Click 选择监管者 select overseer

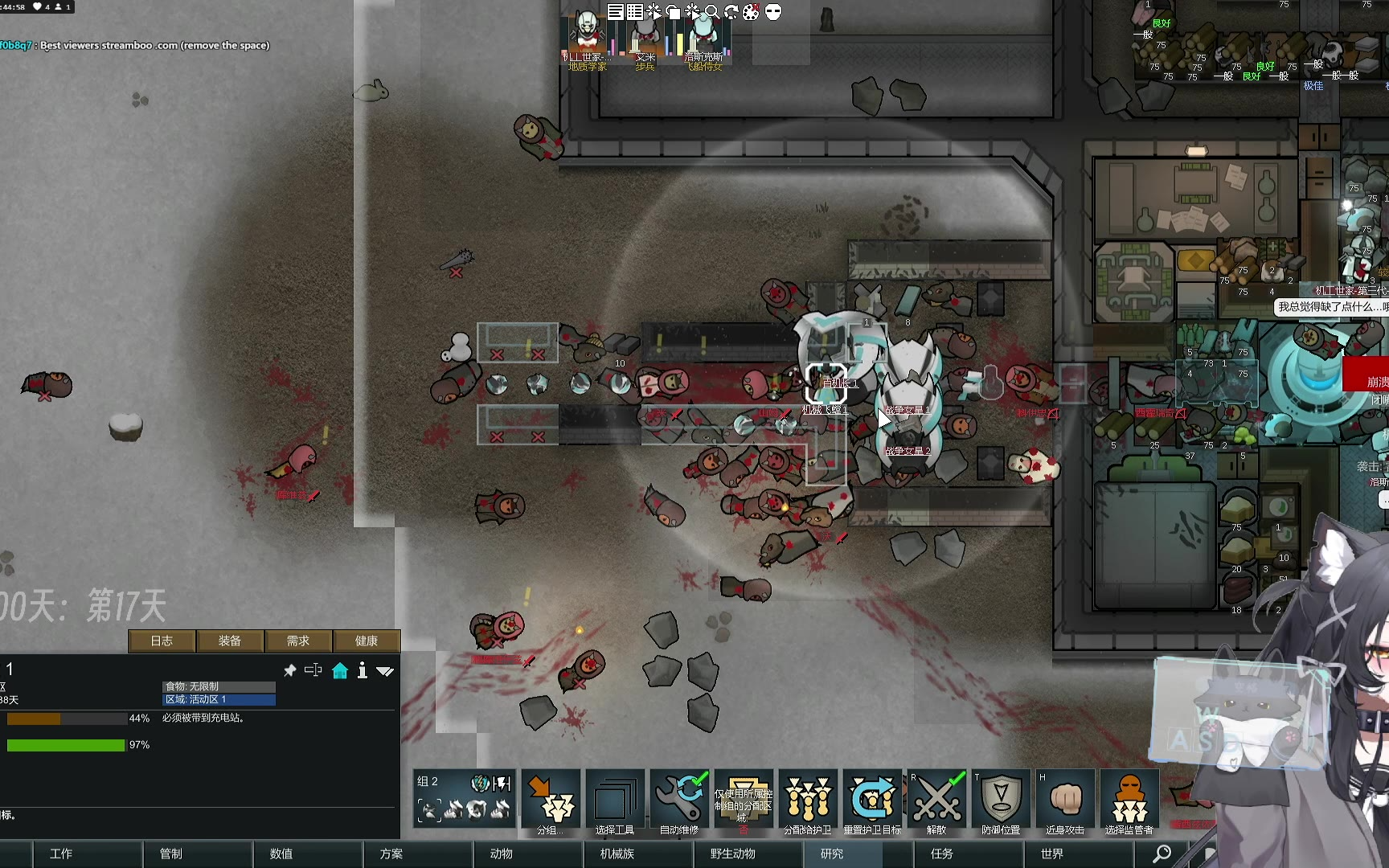point(1129,801)
